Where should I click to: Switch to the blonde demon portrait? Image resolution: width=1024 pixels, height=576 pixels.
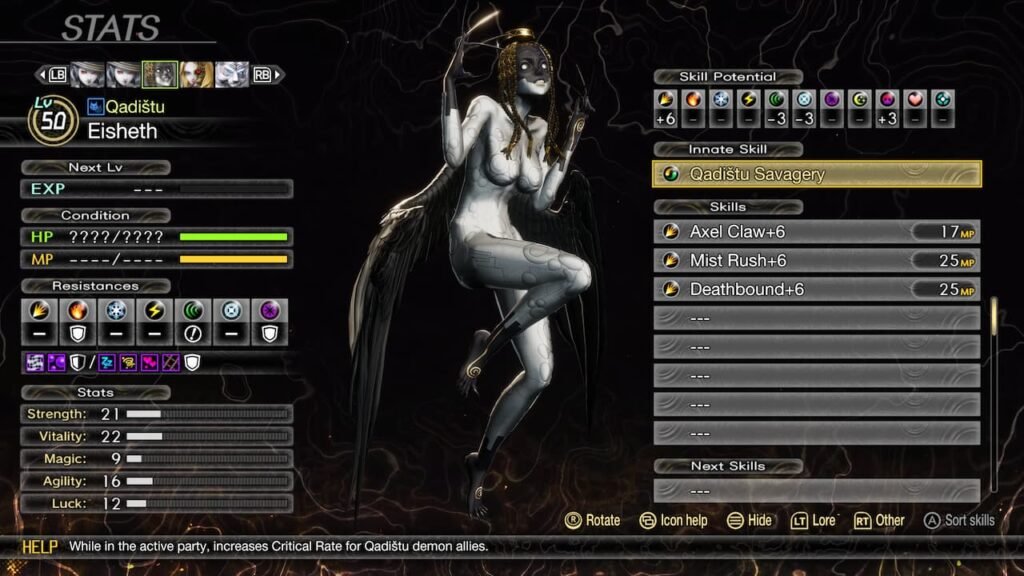click(x=196, y=74)
